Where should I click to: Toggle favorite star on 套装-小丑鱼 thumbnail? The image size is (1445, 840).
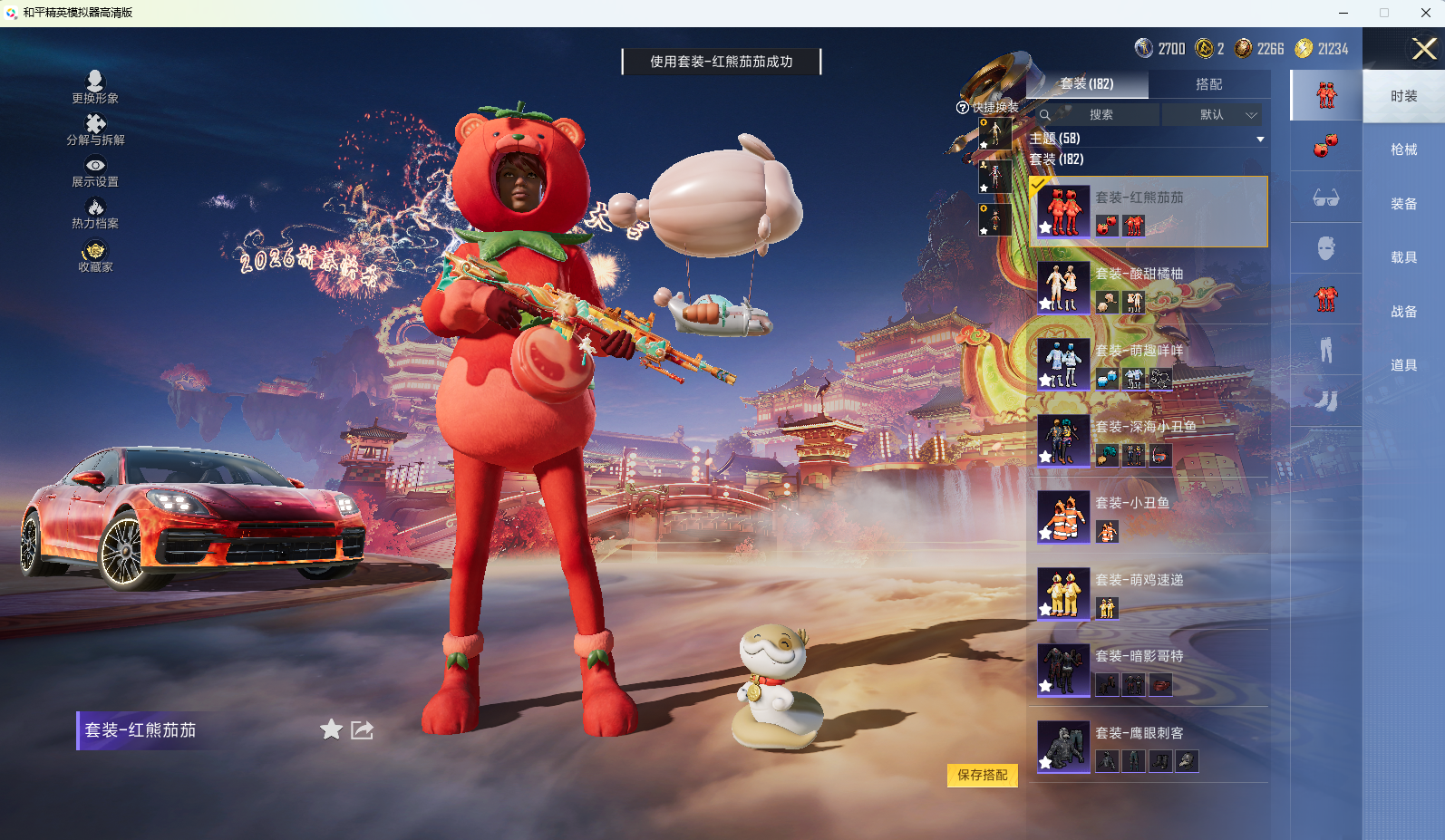(x=1045, y=532)
